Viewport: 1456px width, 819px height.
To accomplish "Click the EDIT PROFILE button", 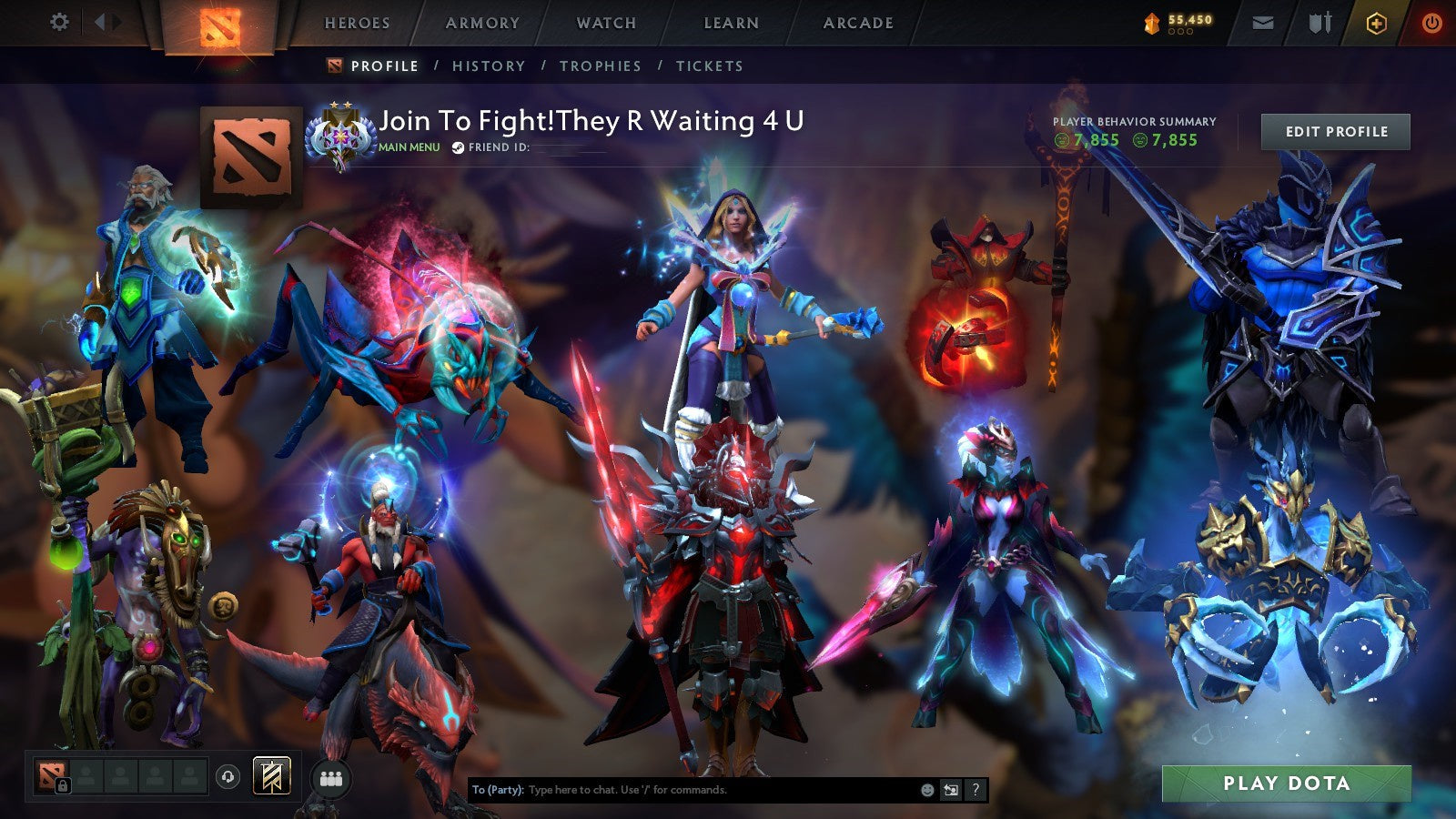I will (x=1334, y=131).
